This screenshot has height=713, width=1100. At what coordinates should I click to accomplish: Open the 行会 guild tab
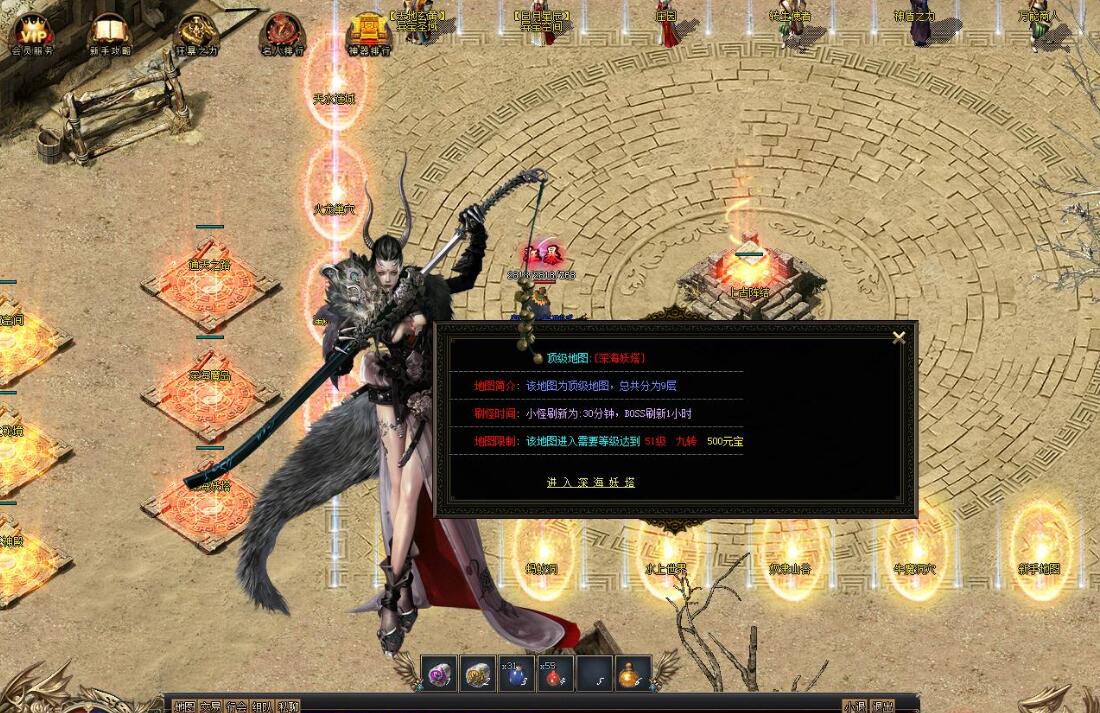236,706
